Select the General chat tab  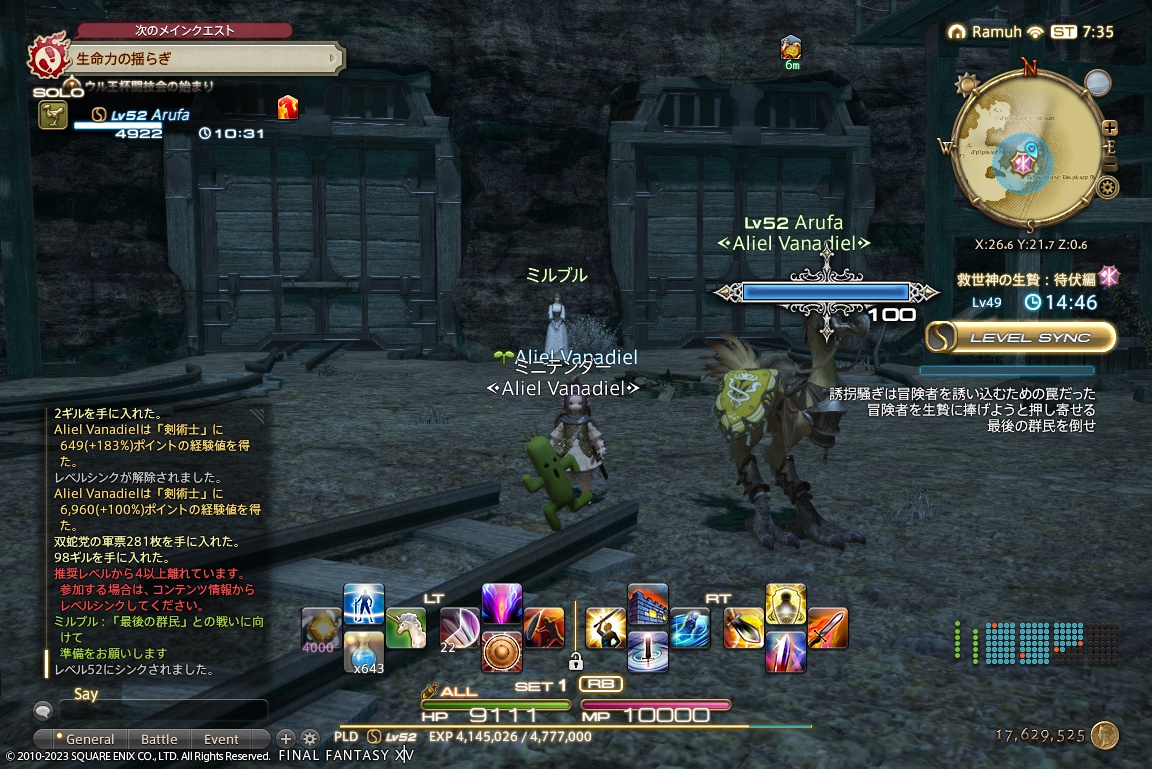(90, 740)
